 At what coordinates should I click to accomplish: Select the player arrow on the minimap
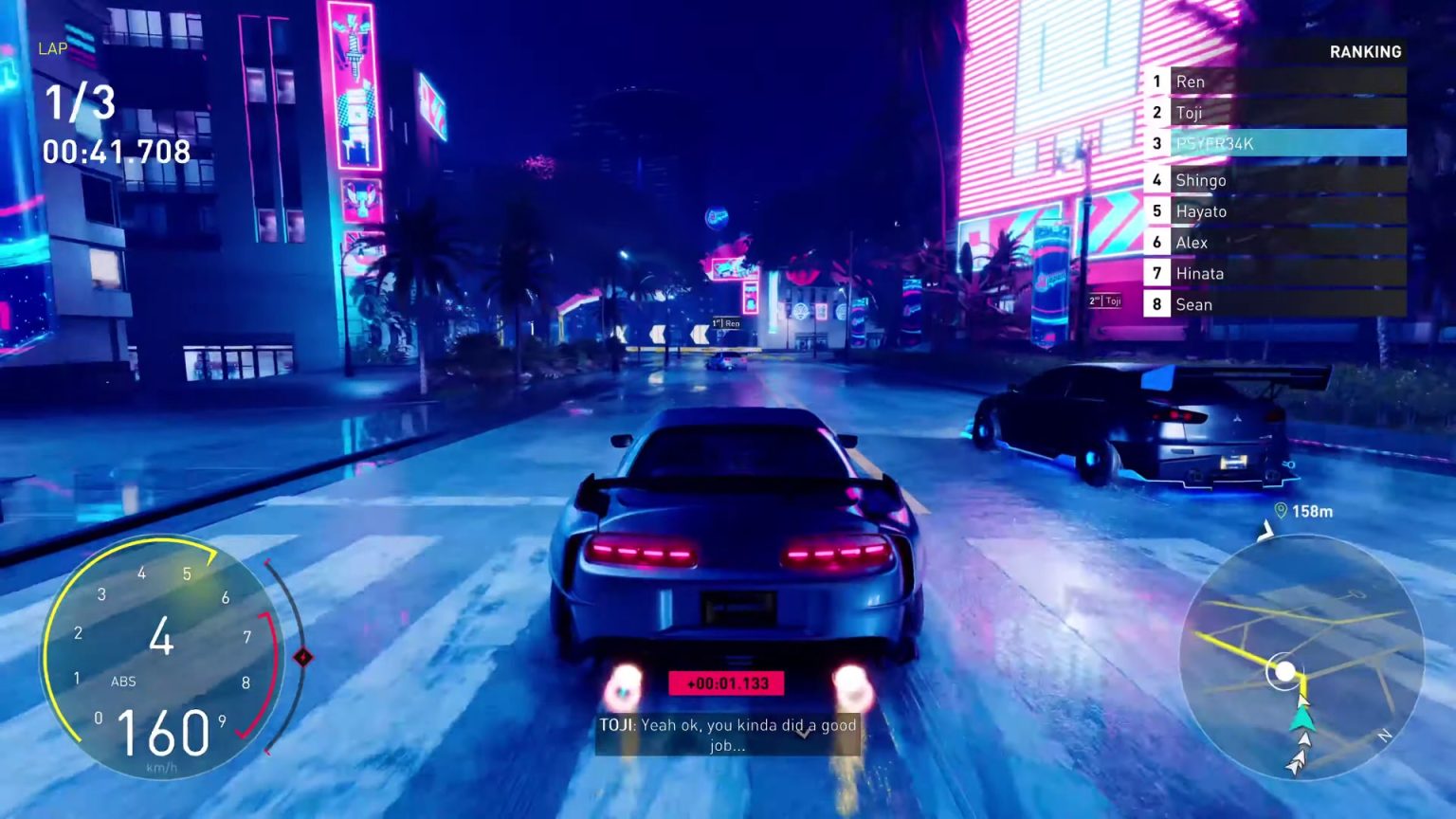pyautogui.click(x=1287, y=669)
